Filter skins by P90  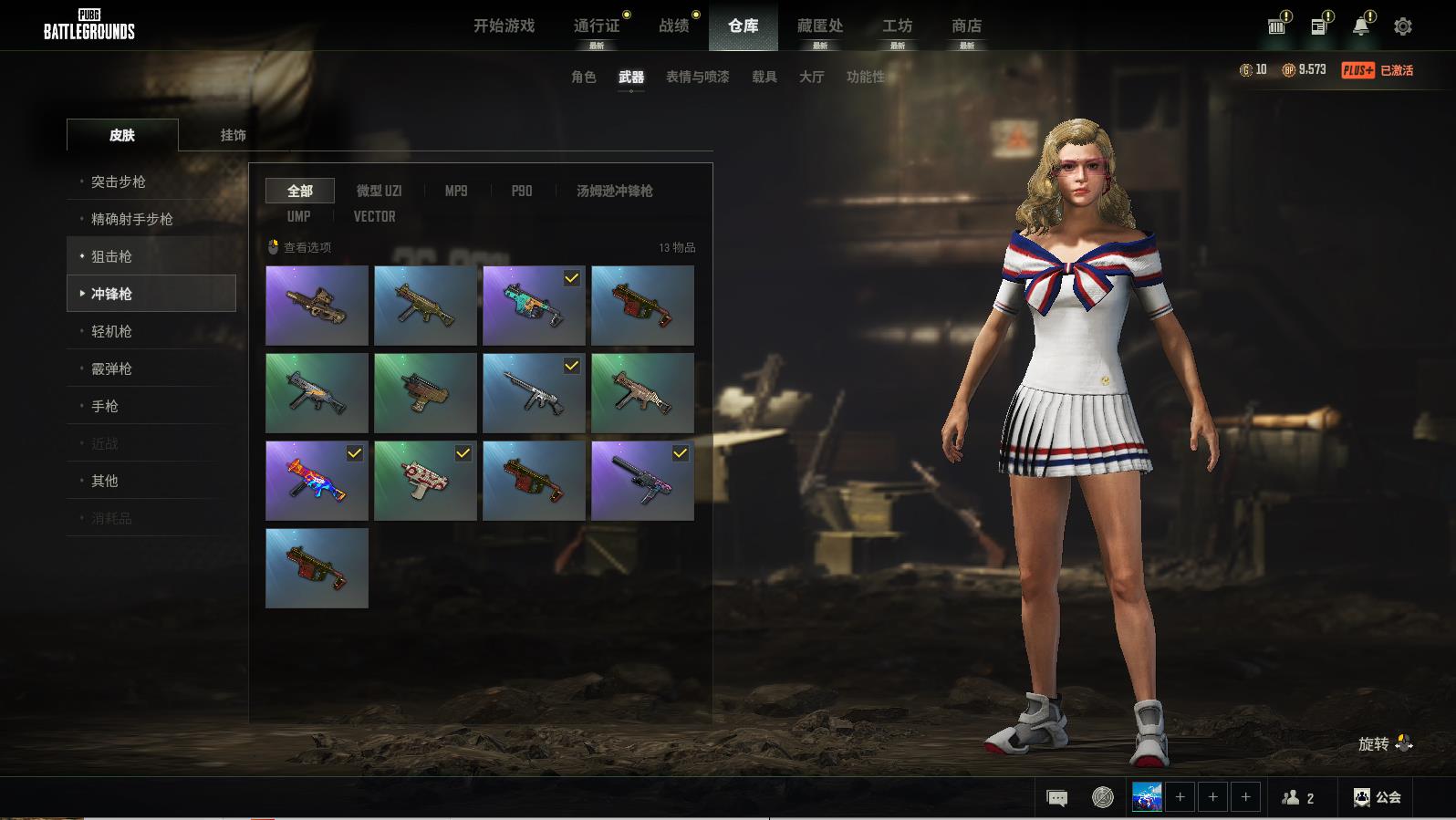point(522,191)
